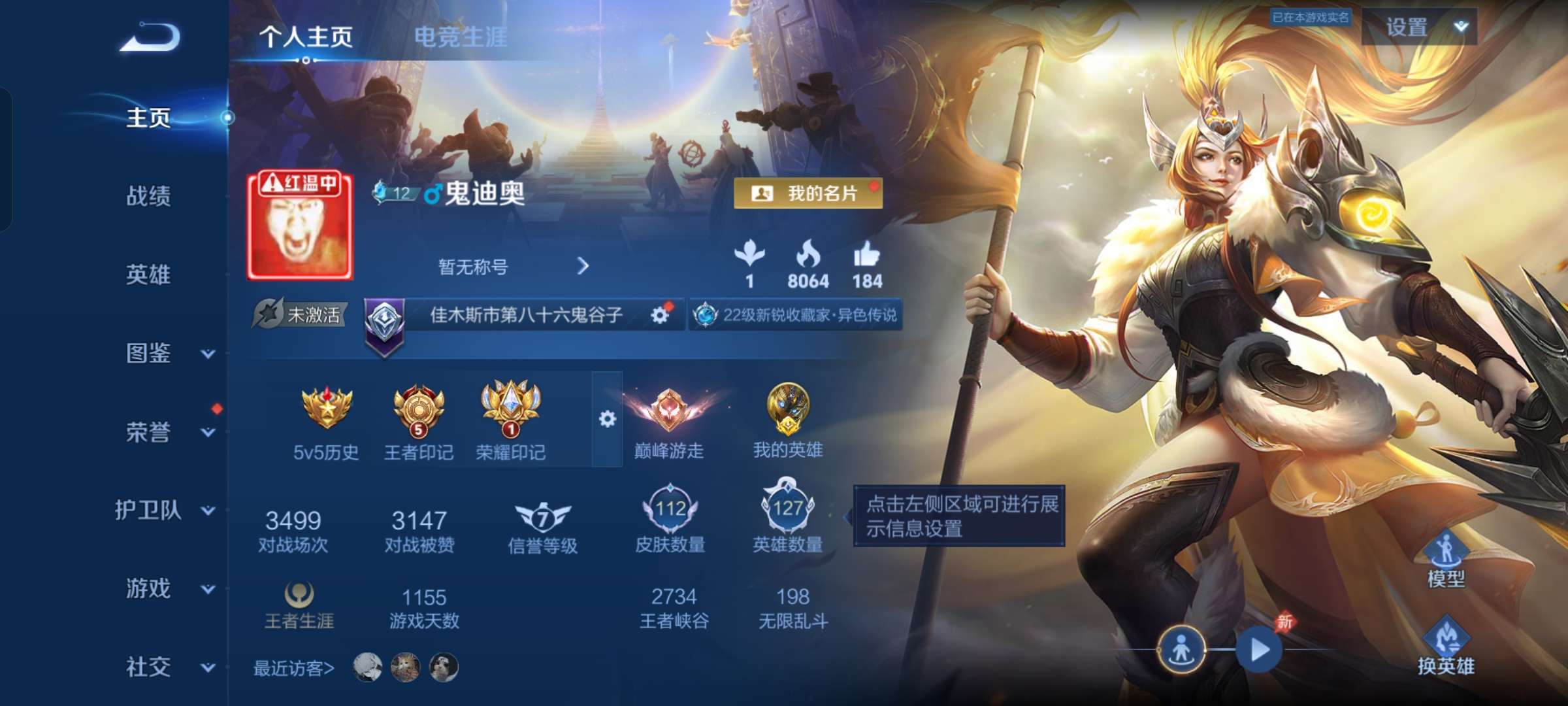Open the gear next to 佳木斯市第八十六鬼谷子 title
Screen dimensions: 1568x706
(662, 314)
